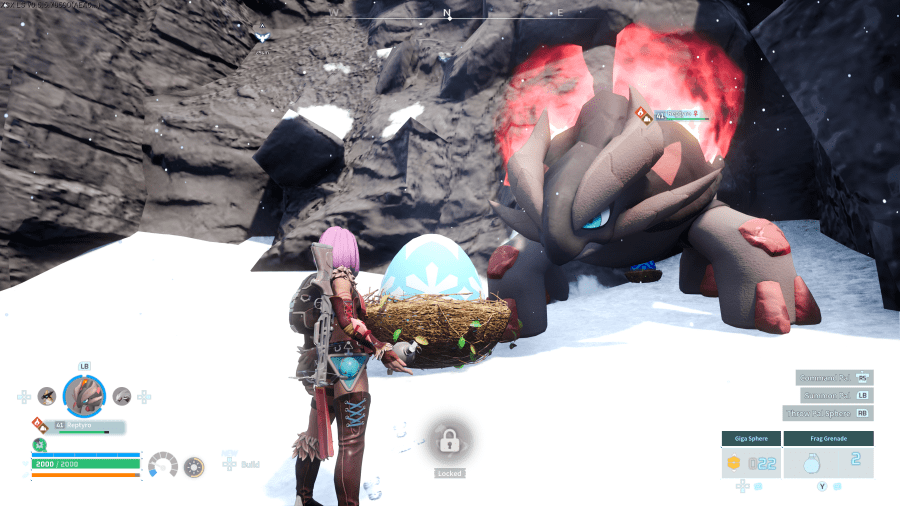Viewport: 900px width, 506px height.
Task: Choose the penguin pal in the party wheel
Action: point(47,396)
